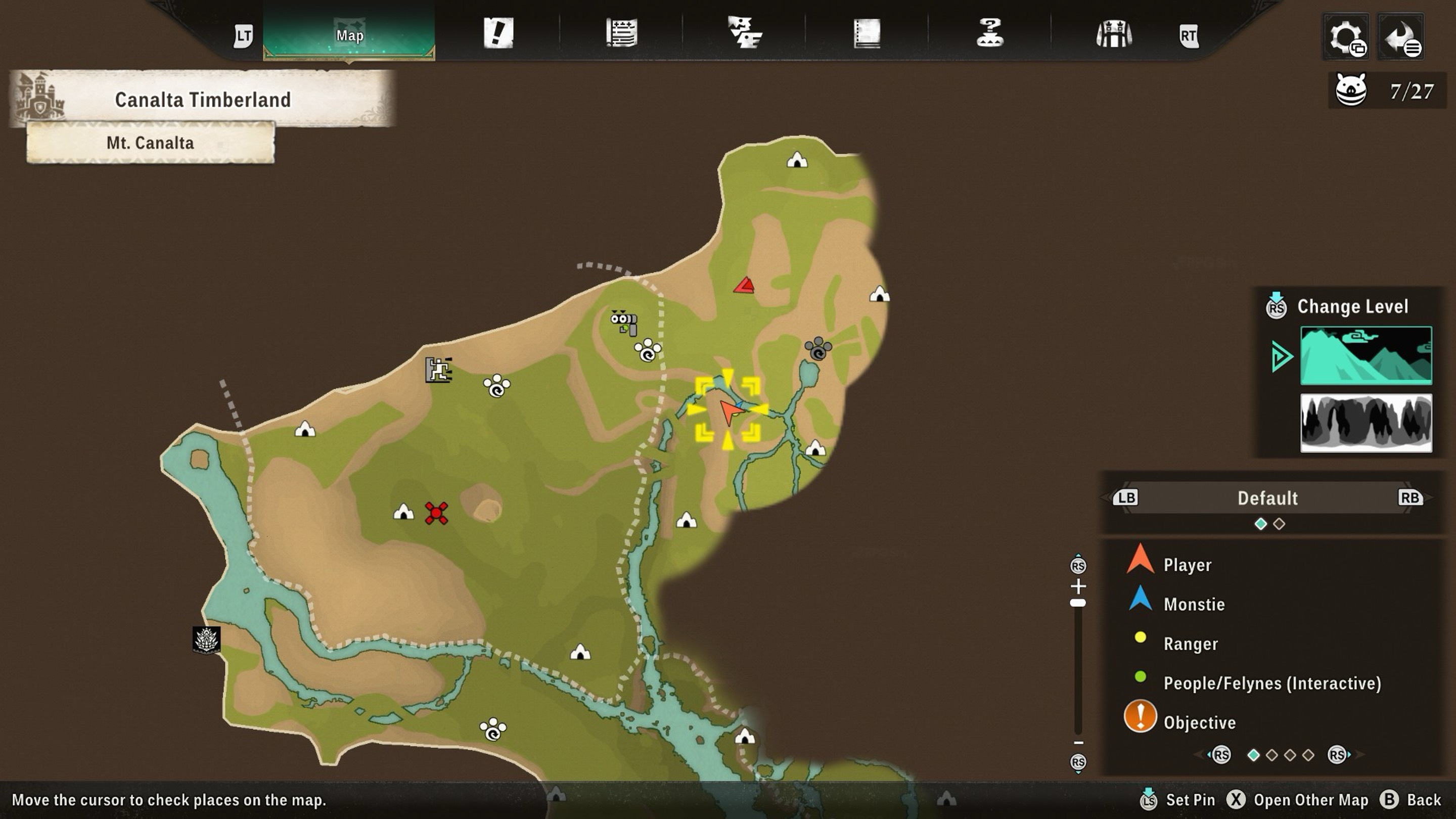Open the book tab
The image size is (1456, 819).
pos(867,33)
